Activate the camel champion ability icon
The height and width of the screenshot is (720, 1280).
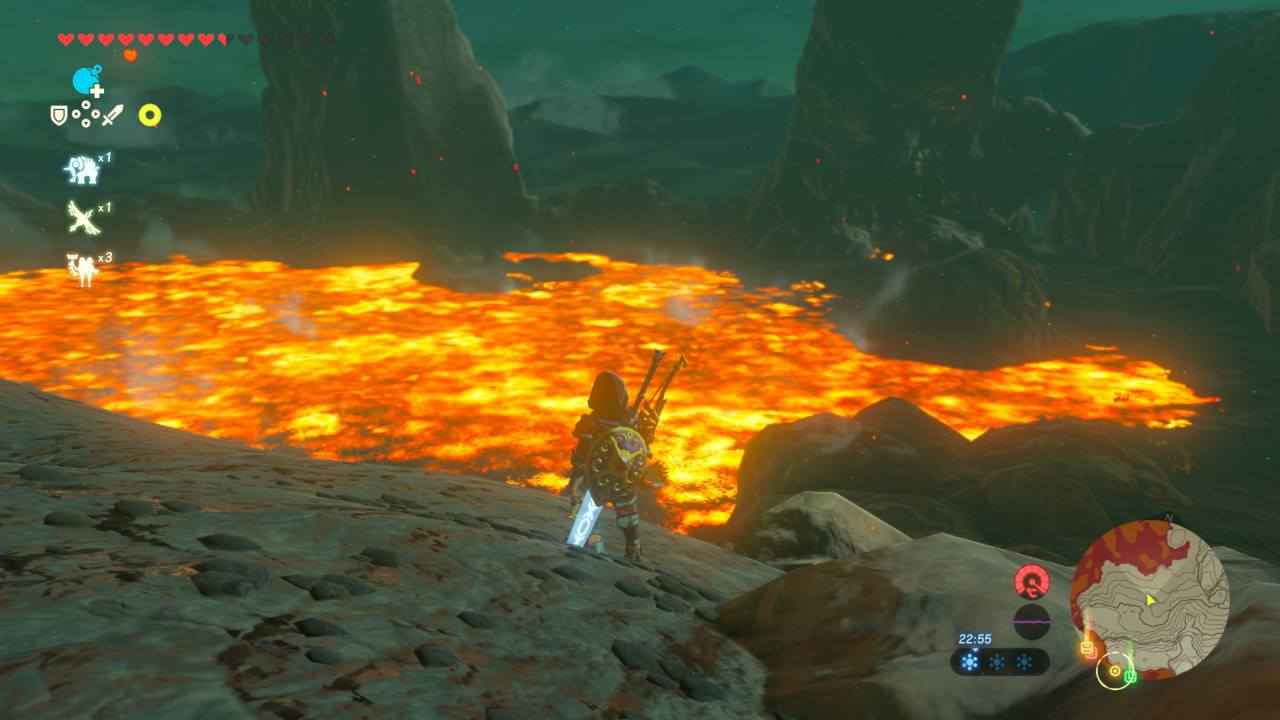[x=82, y=268]
